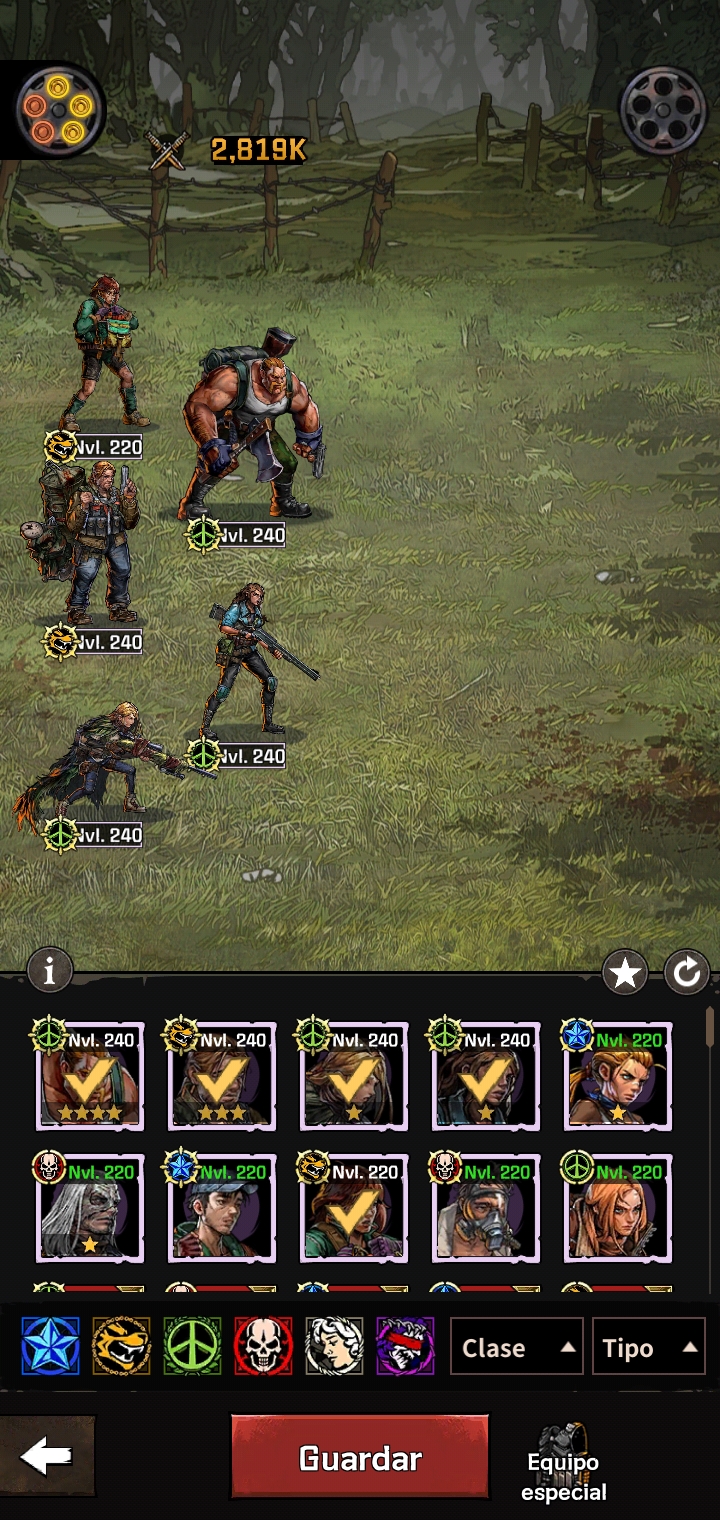Image resolution: width=720 pixels, height=1520 pixels.
Task: Open the Tipo dropdown filter
Action: (648, 1347)
